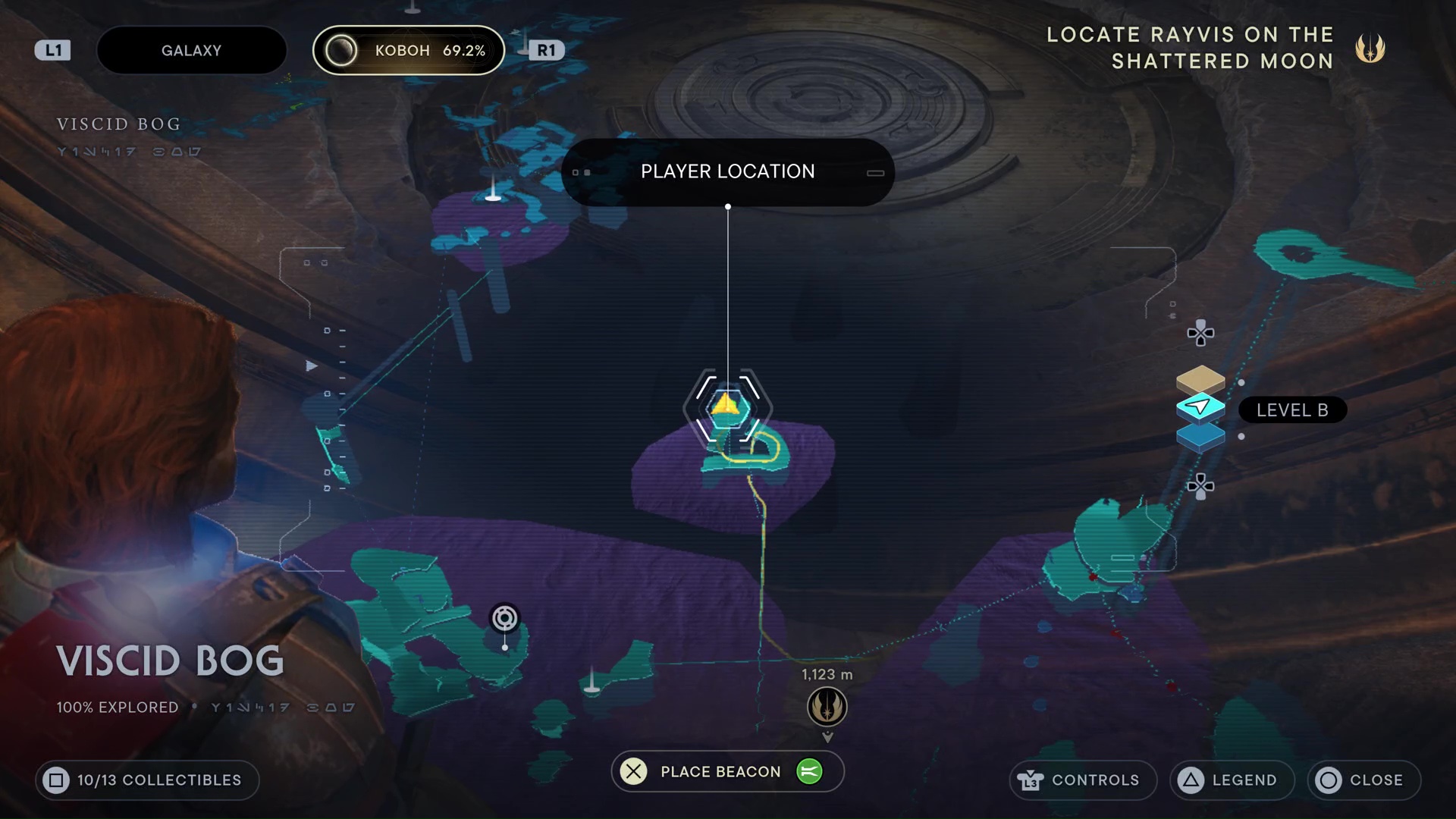Click the Player Location marker

tap(727, 408)
